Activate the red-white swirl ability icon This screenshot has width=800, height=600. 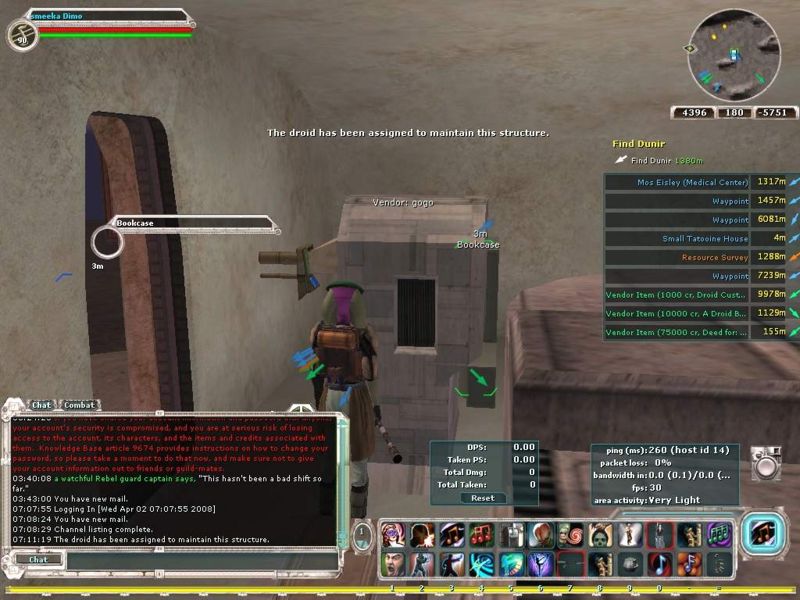pos(569,535)
